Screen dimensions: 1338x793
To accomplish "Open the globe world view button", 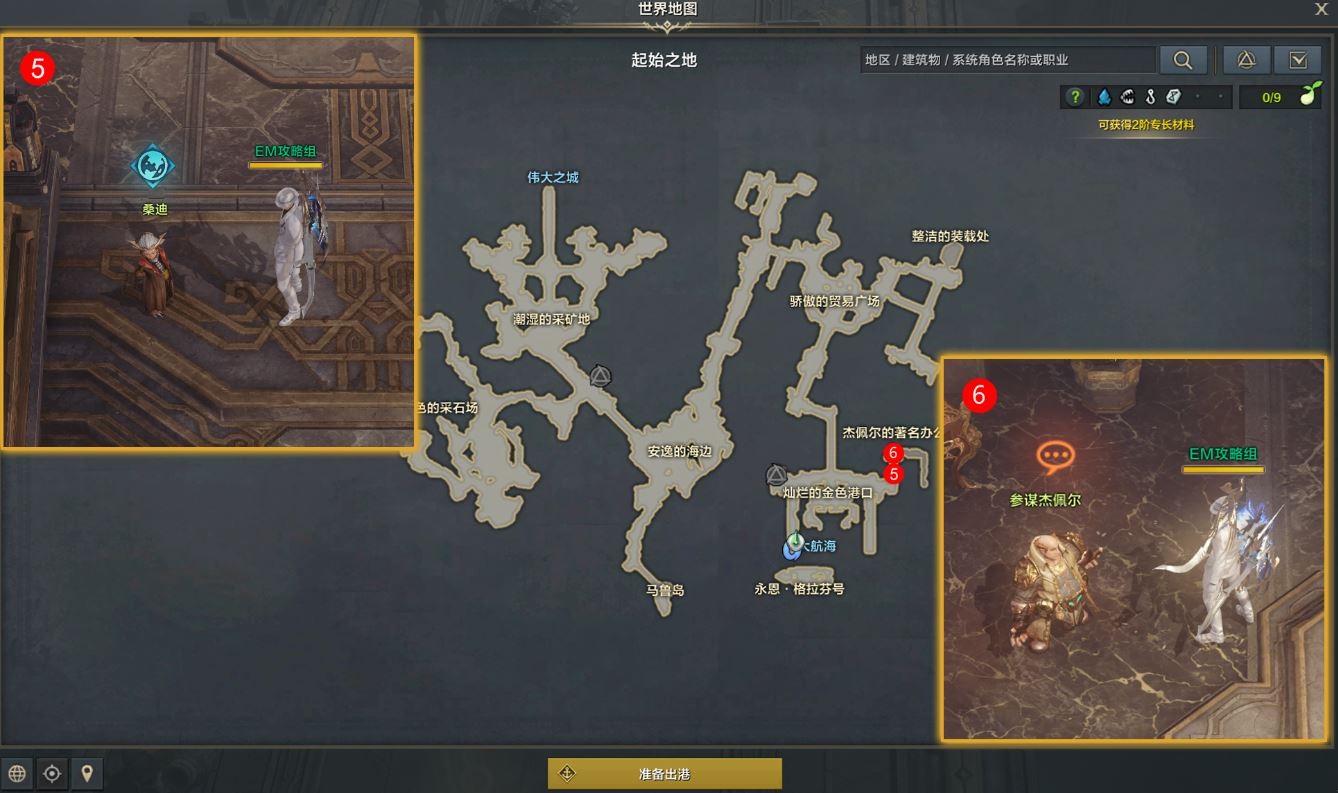I will tap(17, 773).
